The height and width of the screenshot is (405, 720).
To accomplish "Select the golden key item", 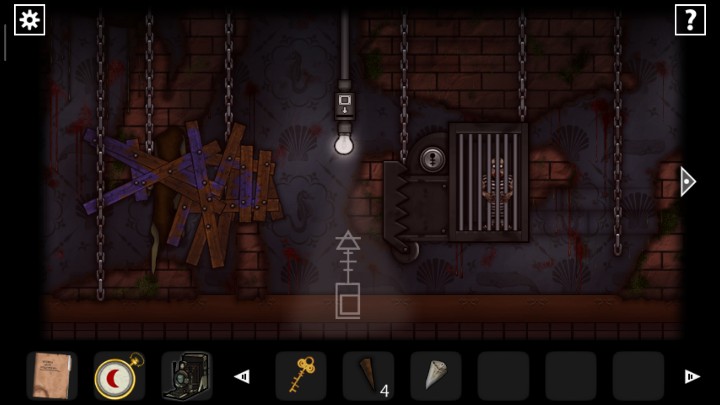I will 300,376.
